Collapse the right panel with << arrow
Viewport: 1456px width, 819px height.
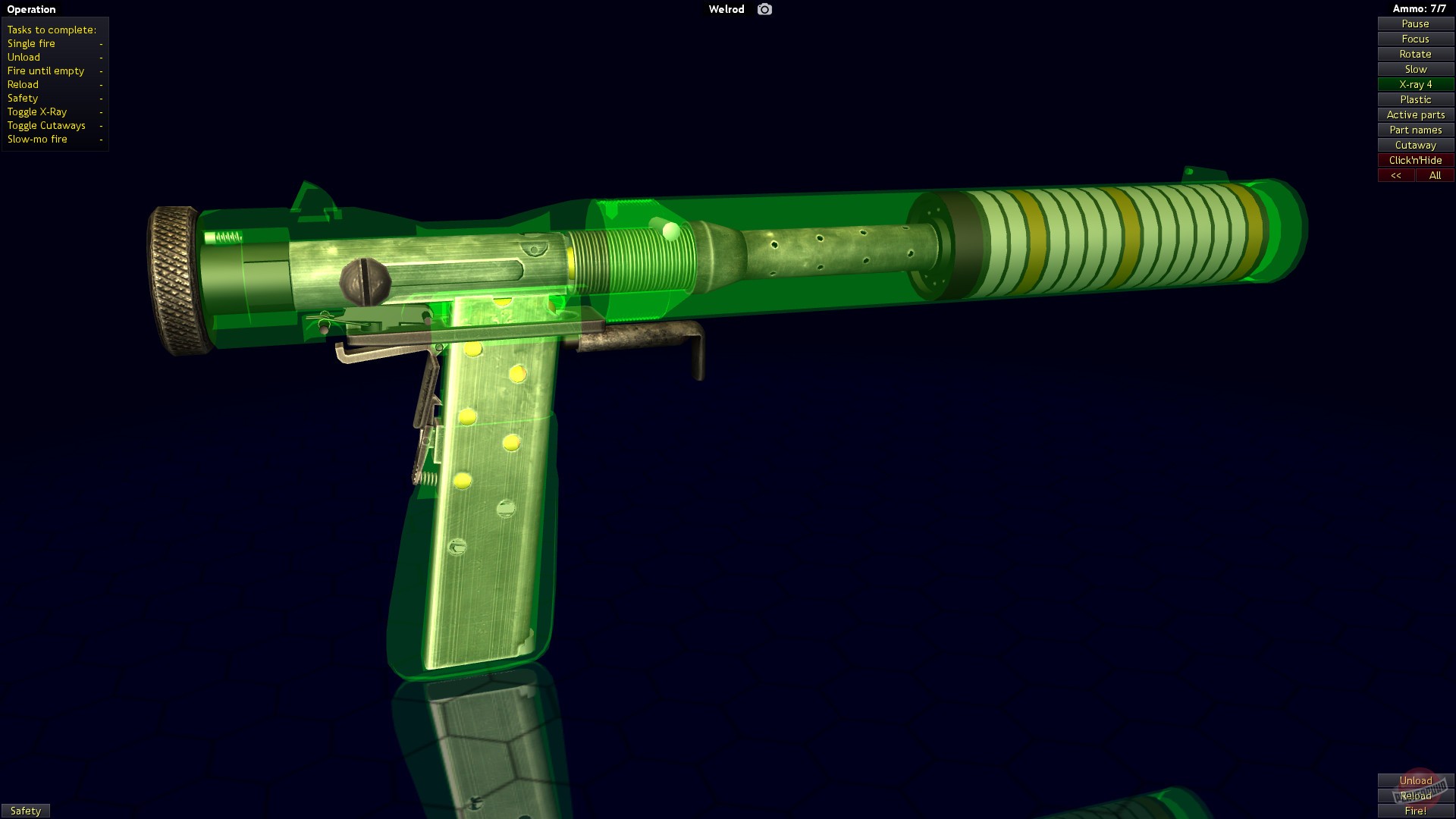tap(1396, 175)
